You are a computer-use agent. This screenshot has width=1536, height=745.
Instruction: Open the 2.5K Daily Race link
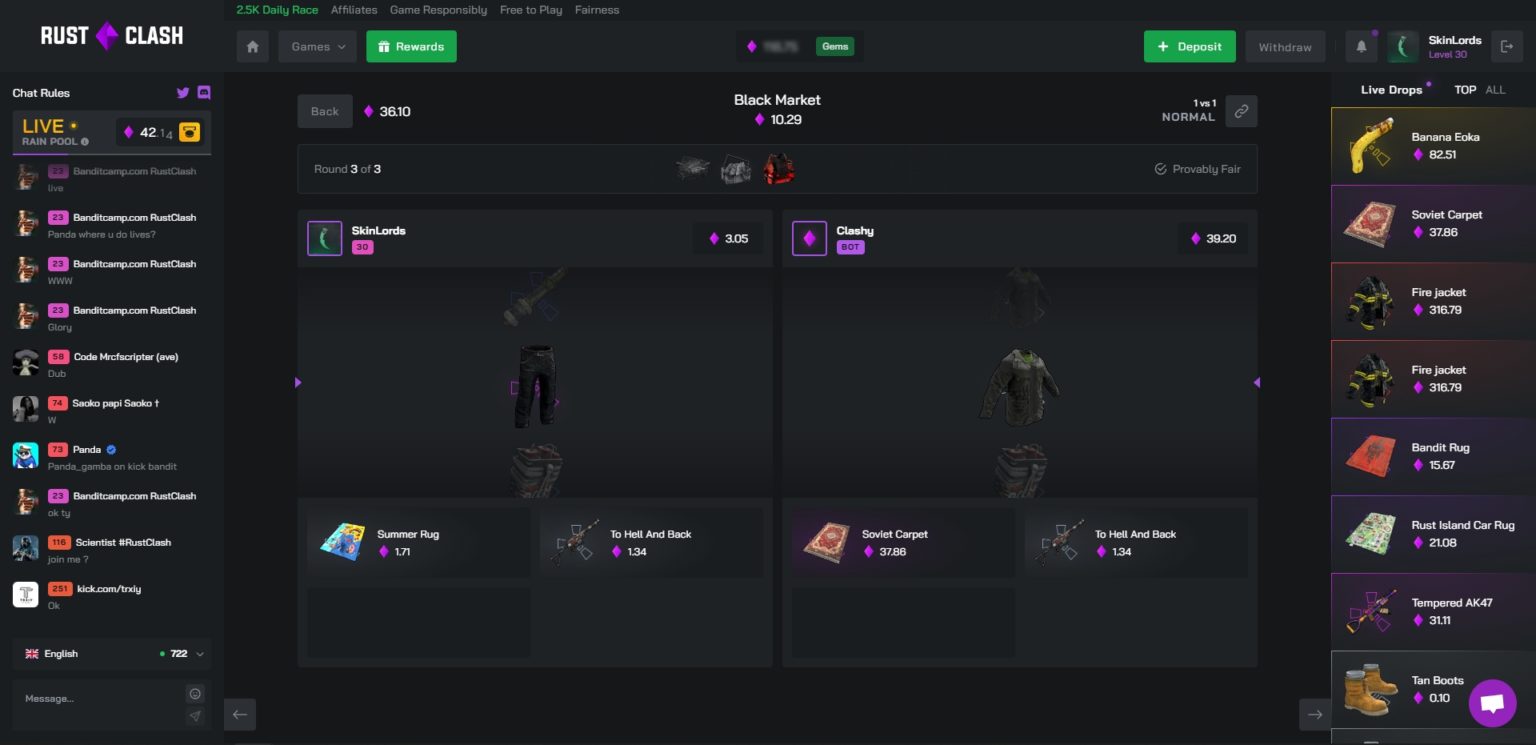point(277,10)
